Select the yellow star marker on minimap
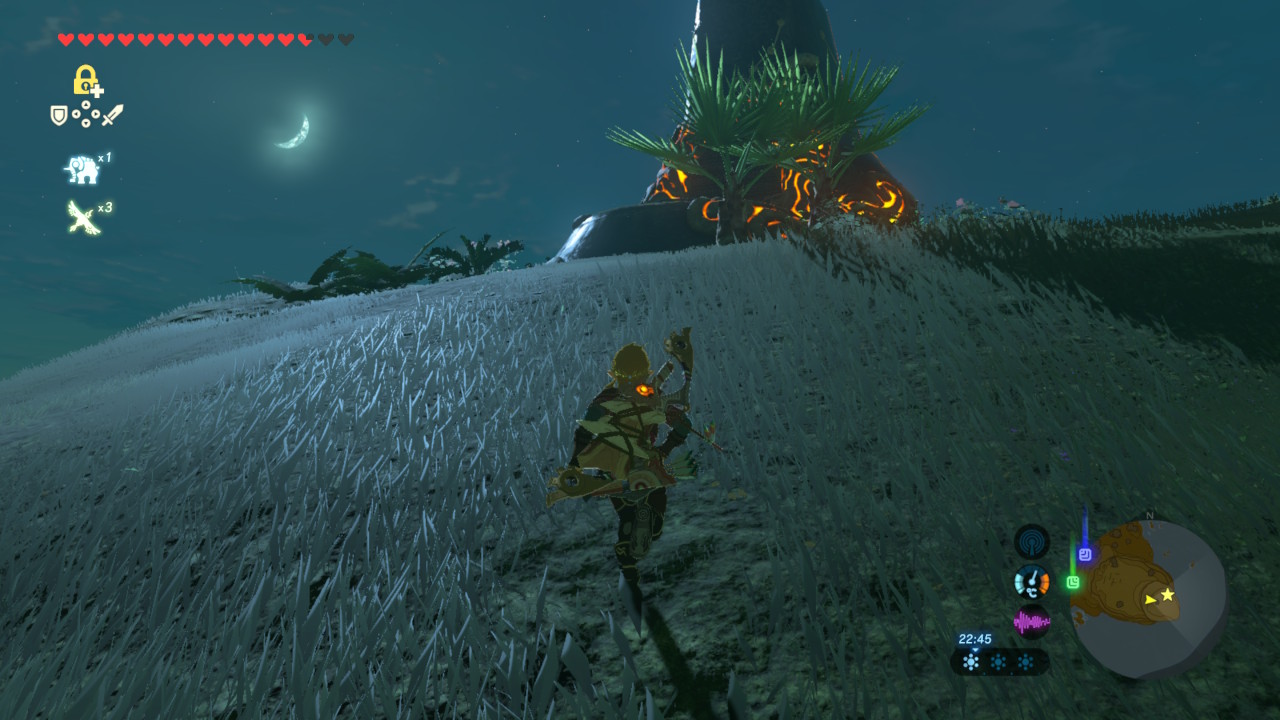The image size is (1280, 720). 1167,594
